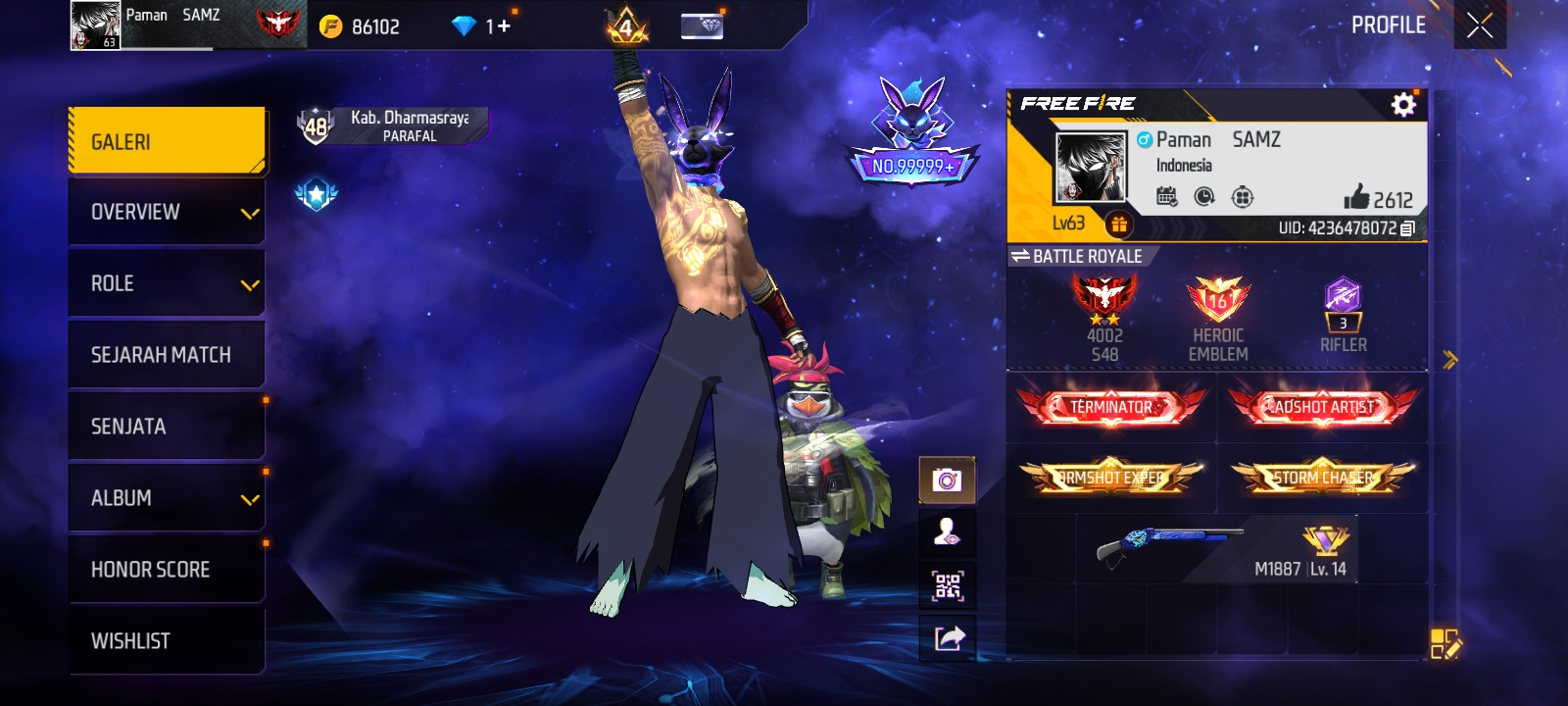Open the camera photo mode button
Image resolution: width=1568 pixels, height=706 pixels.
click(x=947, y=480)
